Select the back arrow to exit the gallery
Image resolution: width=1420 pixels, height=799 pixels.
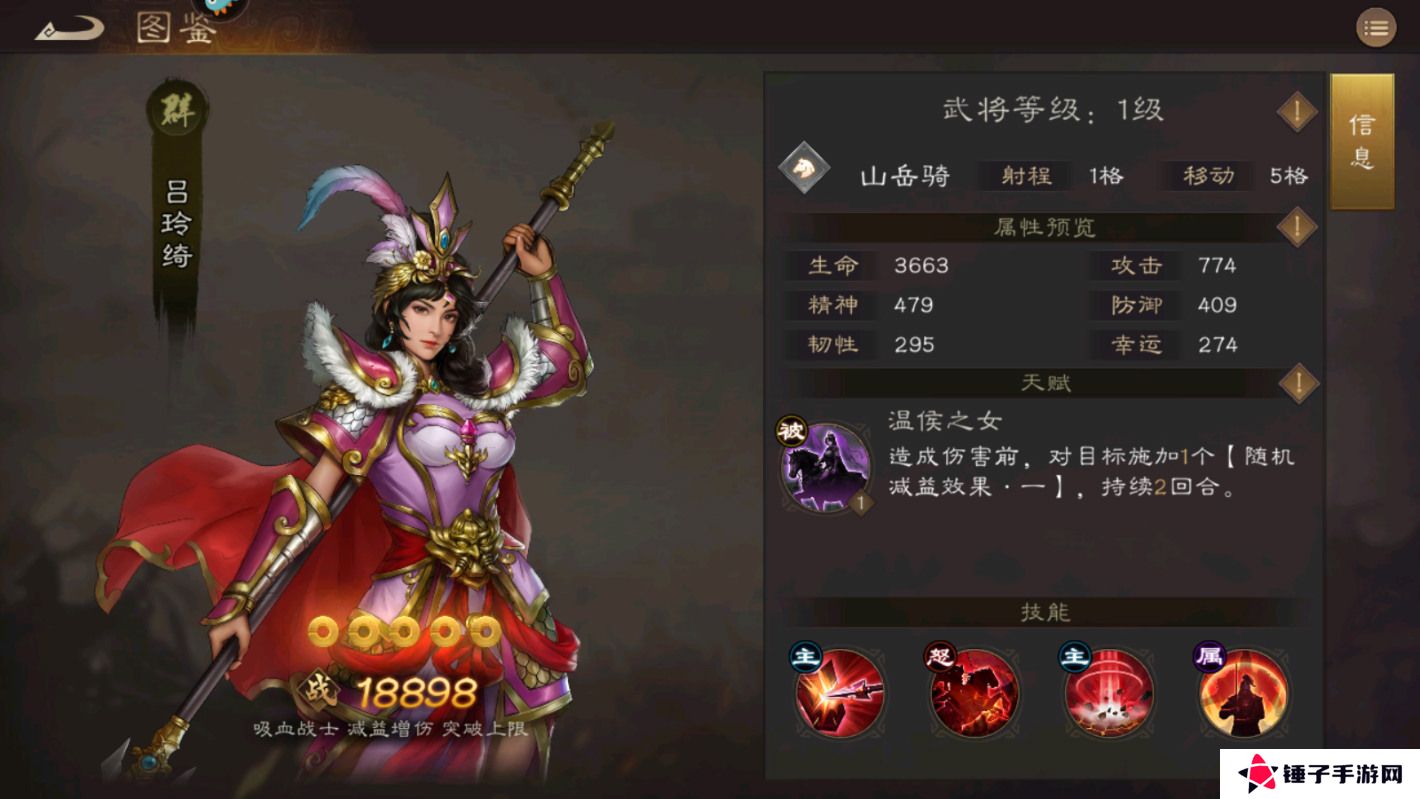(x=67, y=27)
